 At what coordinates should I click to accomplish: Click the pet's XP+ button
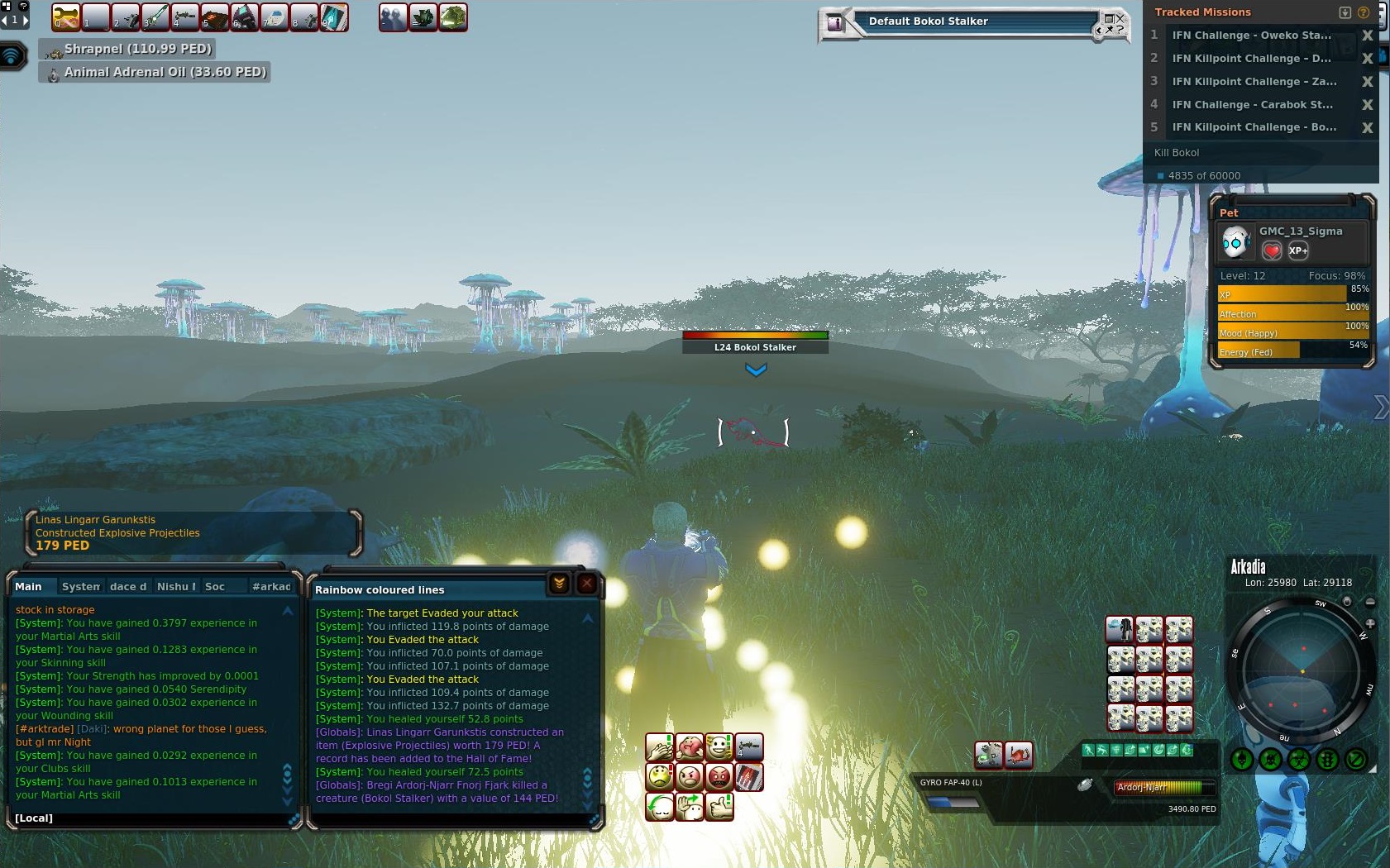(x=1298, y=250)
